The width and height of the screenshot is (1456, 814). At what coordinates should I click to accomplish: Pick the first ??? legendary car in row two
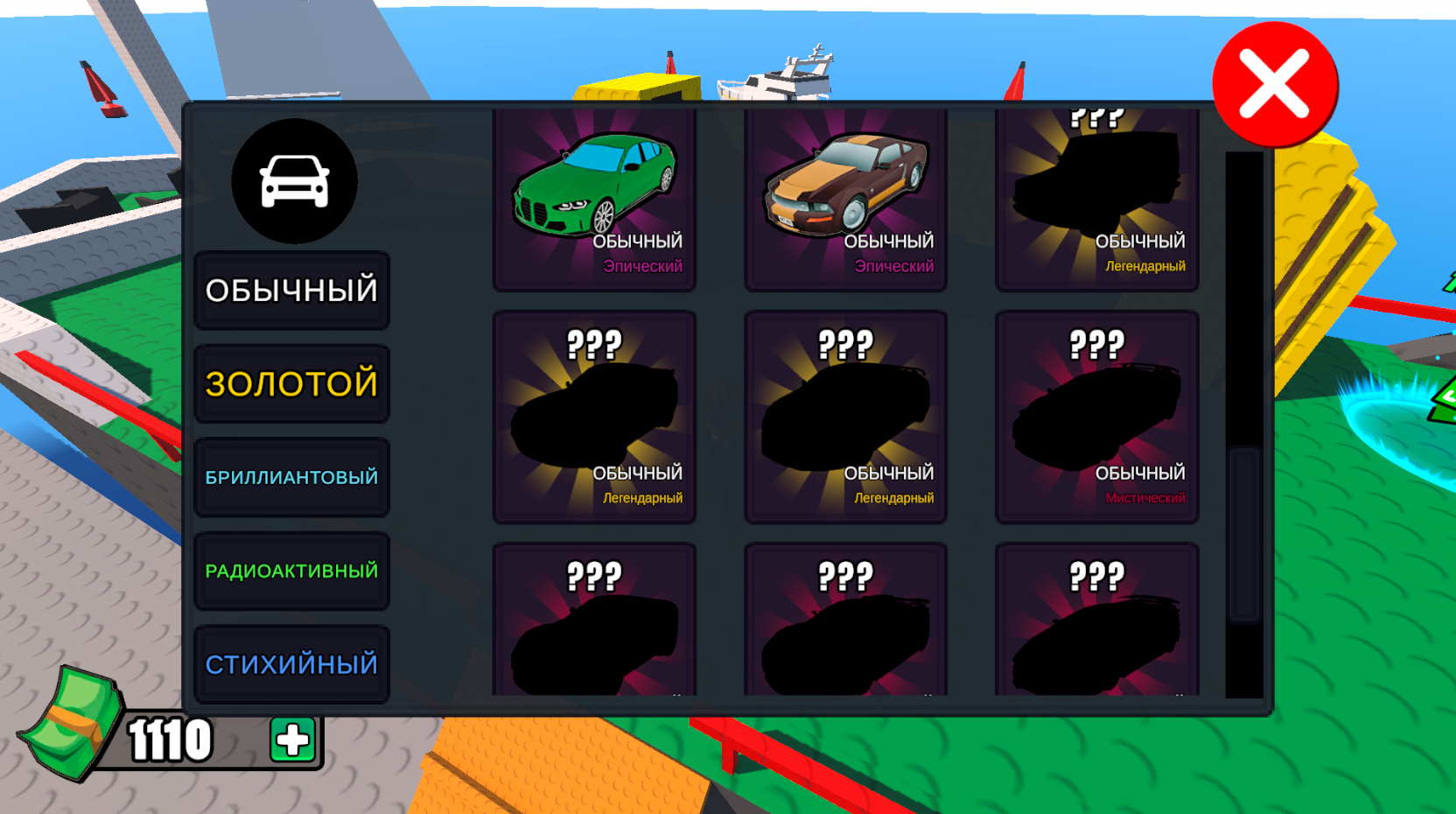595,416
